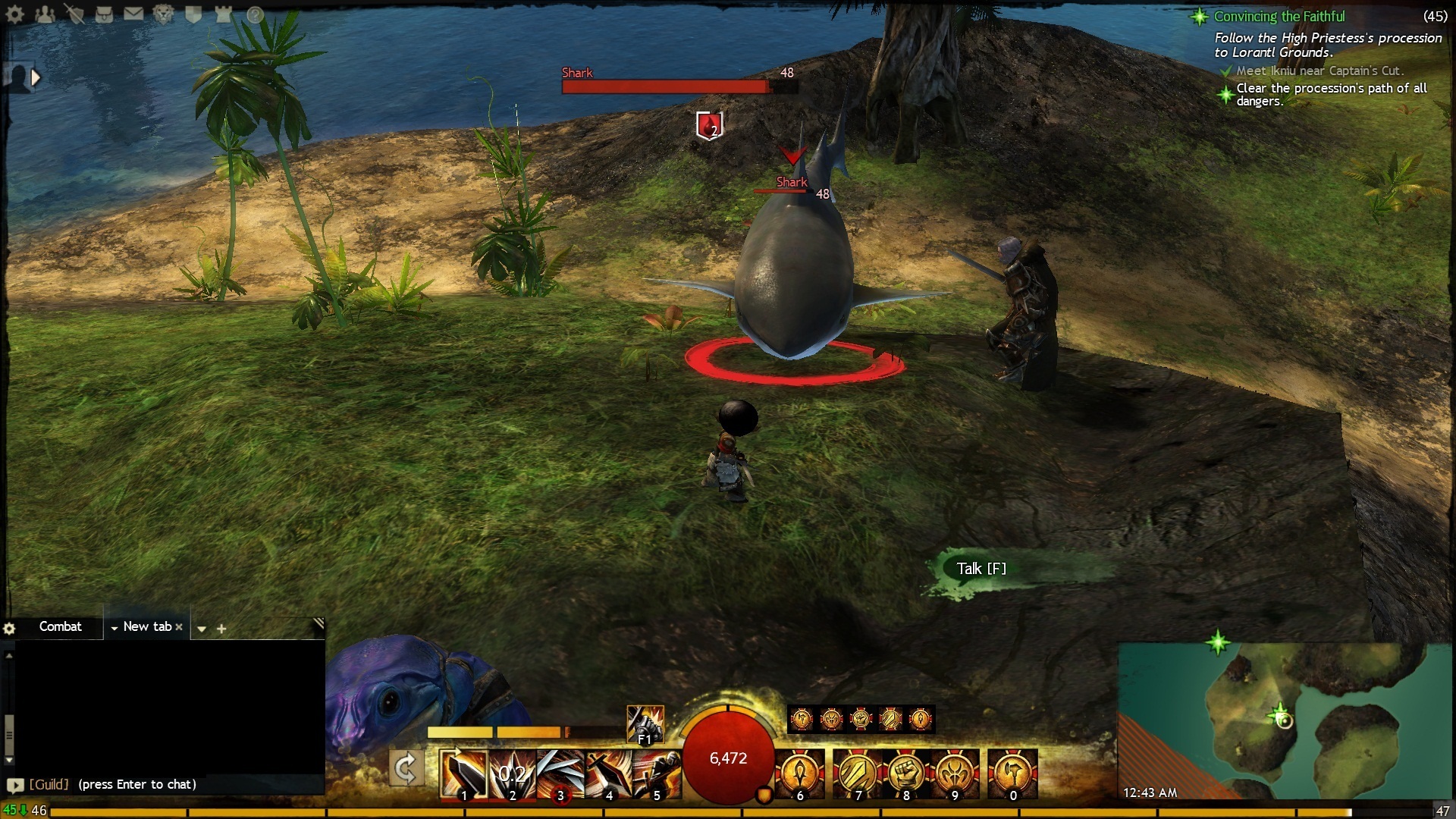Expand the party portrait arrow
The height and width of the screenshot is (819, 1456).
[35, 77]
